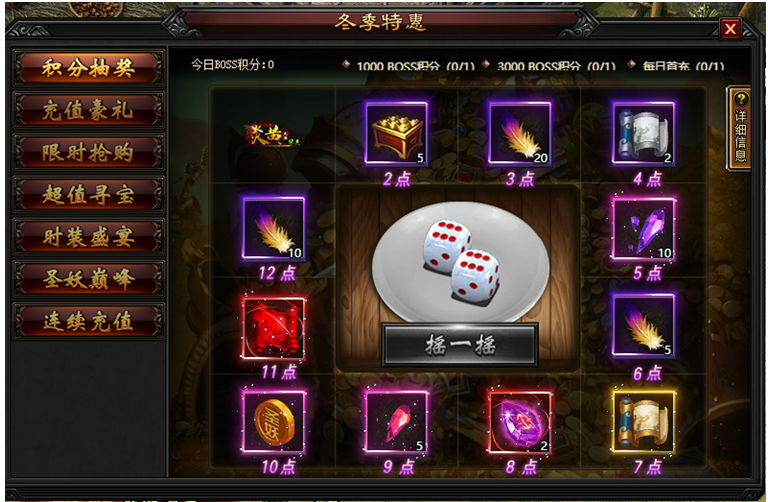
Task: Select the 12点 feather reward
Action: tap(273, 228)
